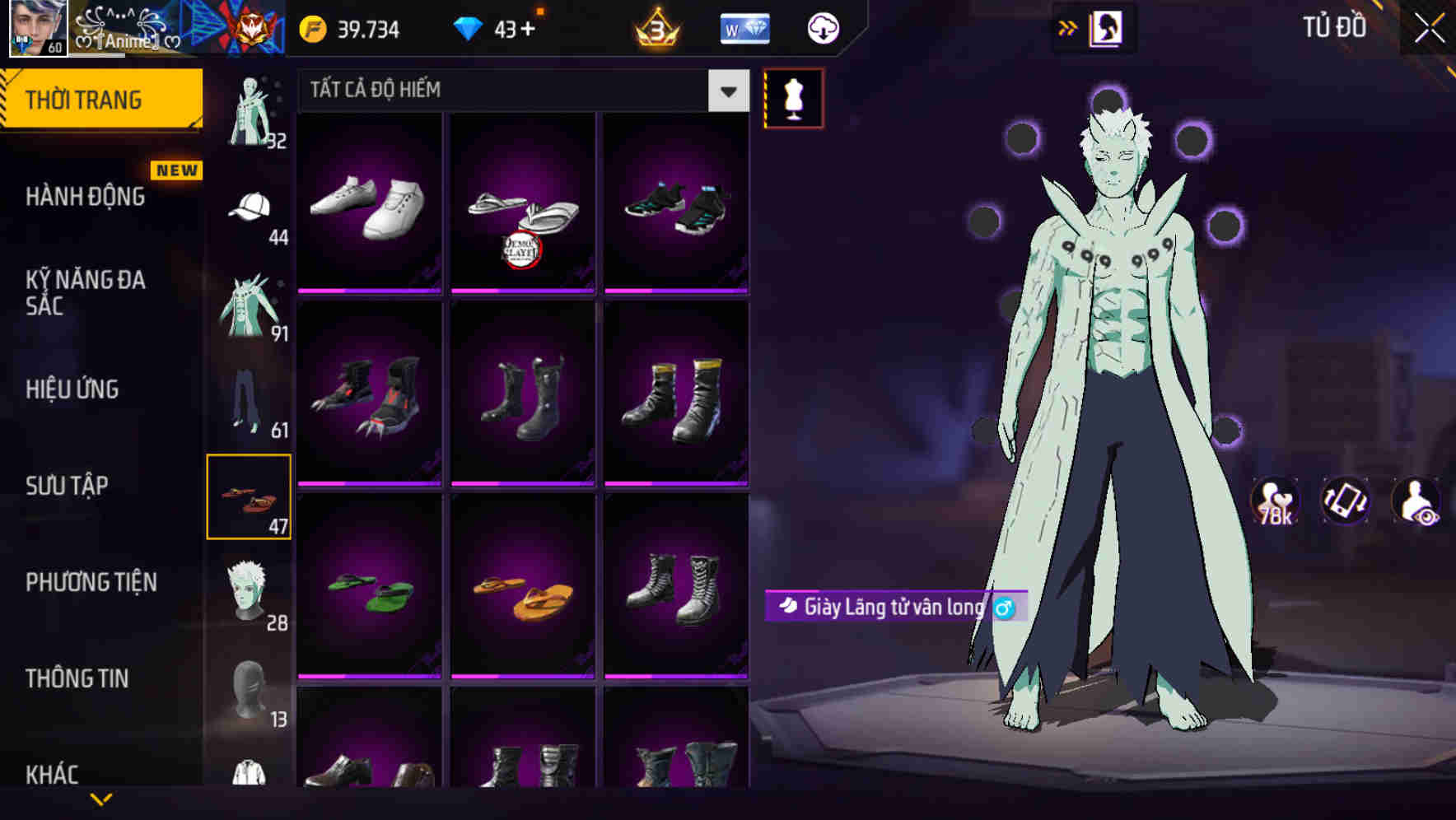
Task: Tap the weekly membership diamond icon
Action: (x=744, y=27)
